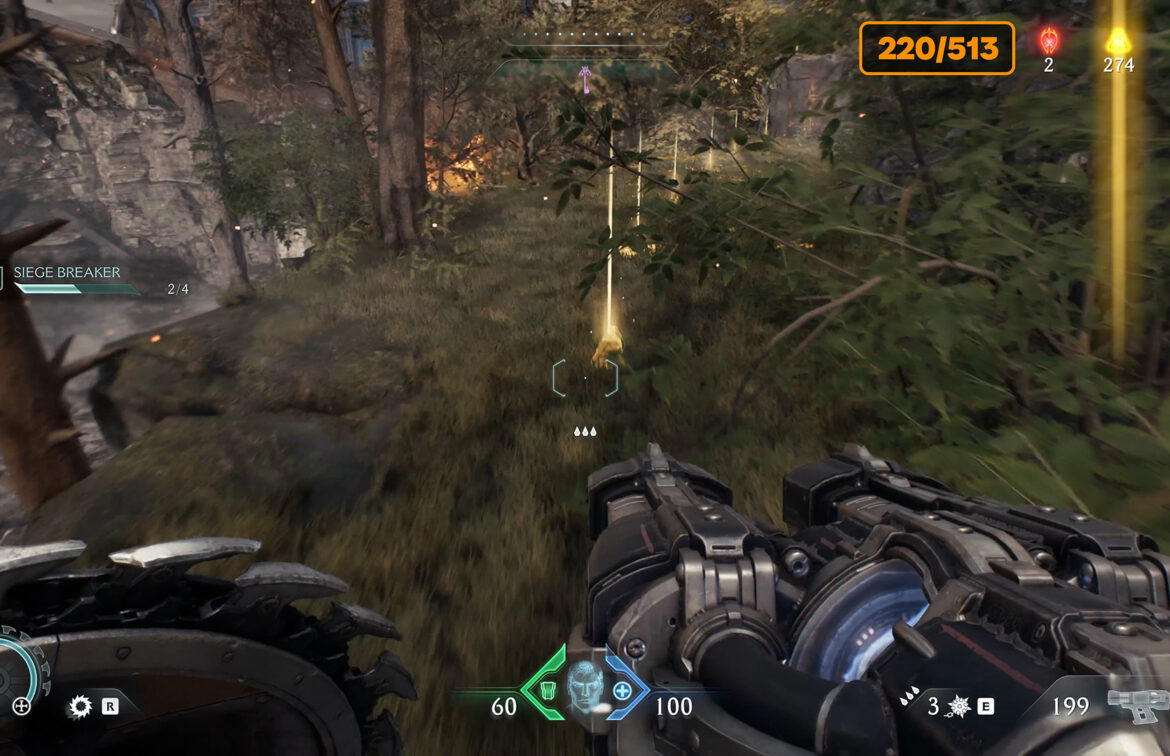Click the crosshair plus icon beside the shield gauge

[x=21, y=706]
